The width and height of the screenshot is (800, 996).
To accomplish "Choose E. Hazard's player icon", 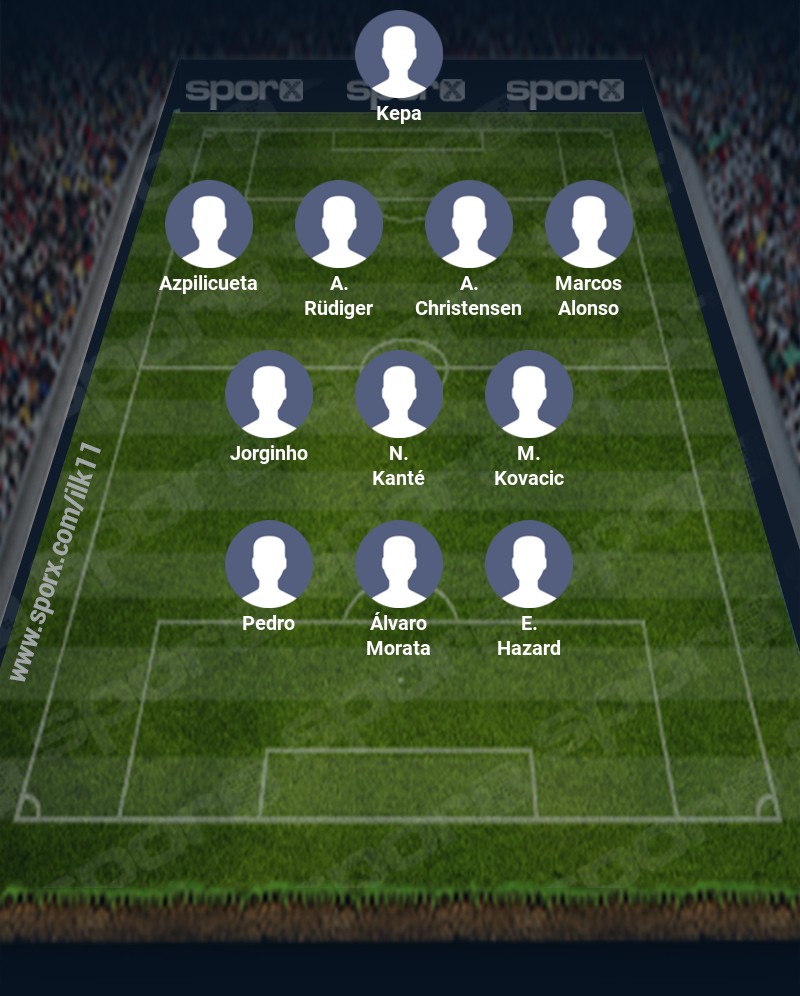I will 529,564.
